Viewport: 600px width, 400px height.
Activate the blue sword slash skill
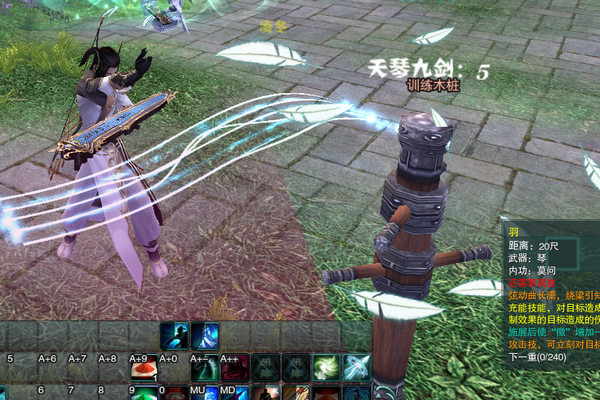(356, 367)
